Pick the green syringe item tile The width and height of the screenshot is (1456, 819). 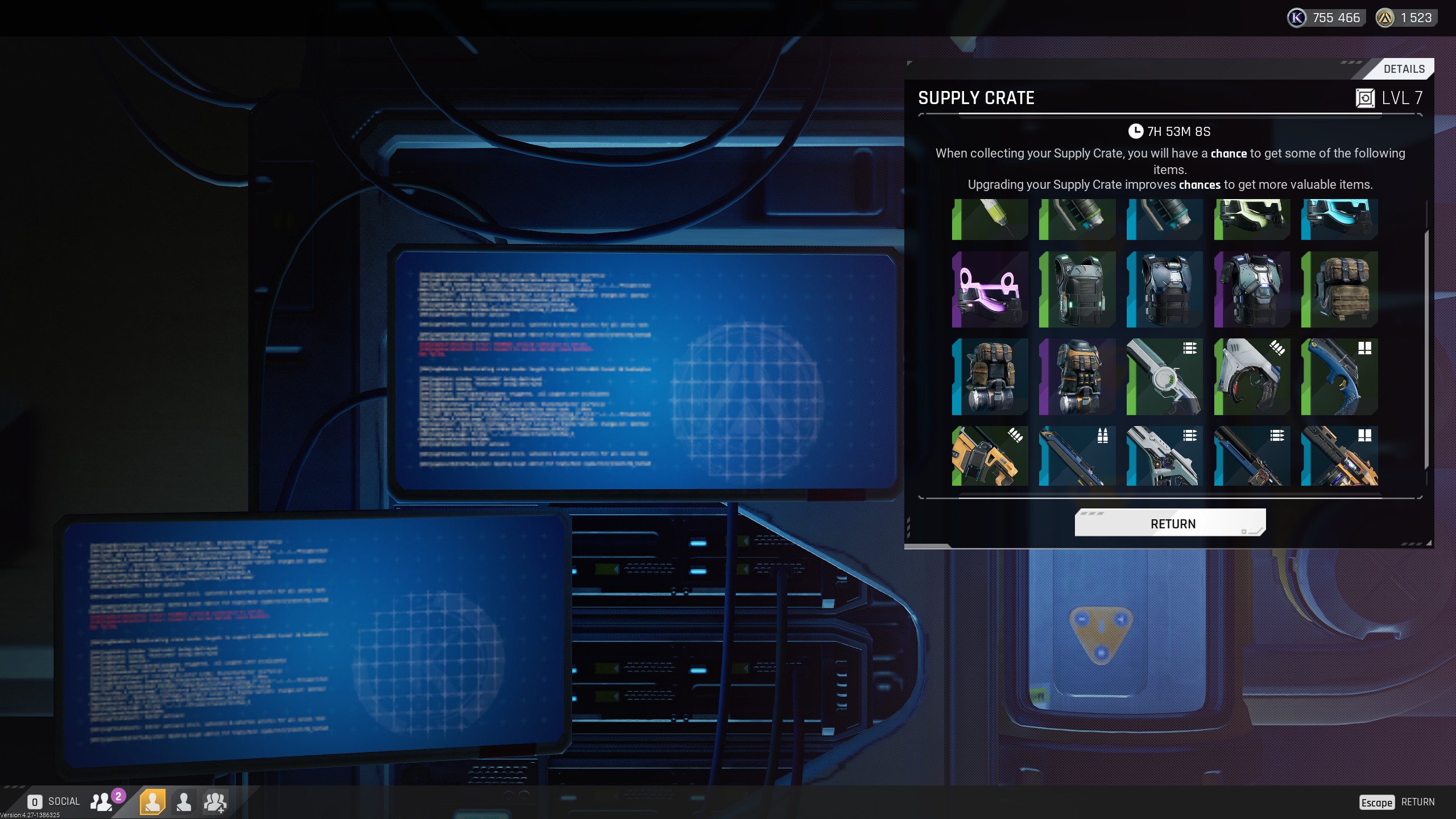(x=990, y=219)
